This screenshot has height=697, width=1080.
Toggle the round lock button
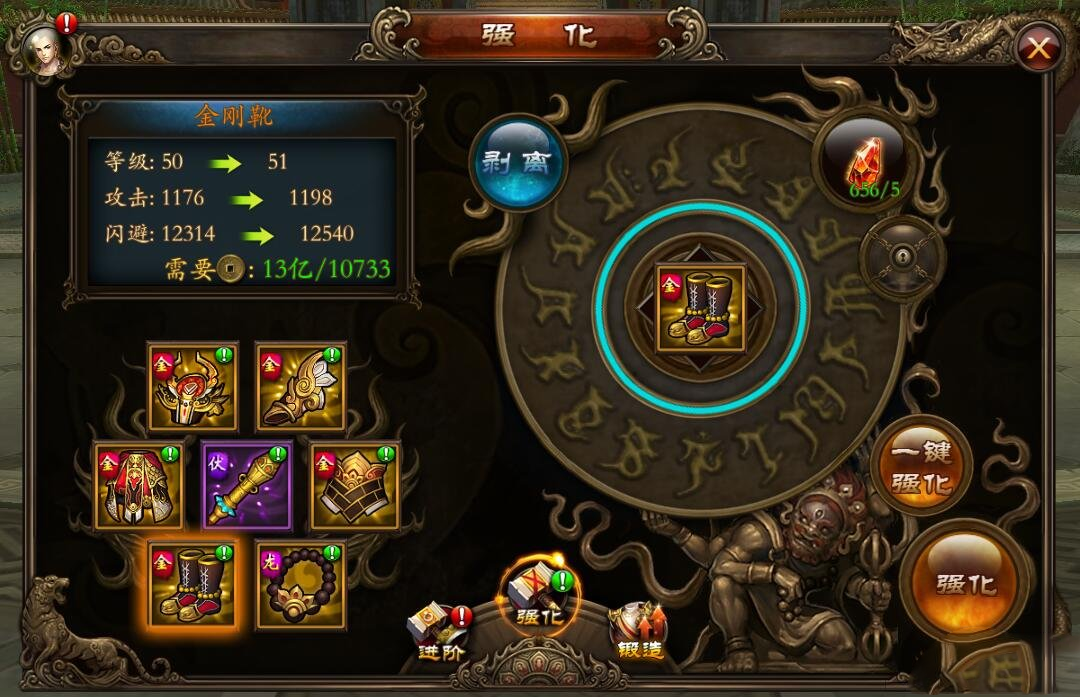click(x=903, y=258)
